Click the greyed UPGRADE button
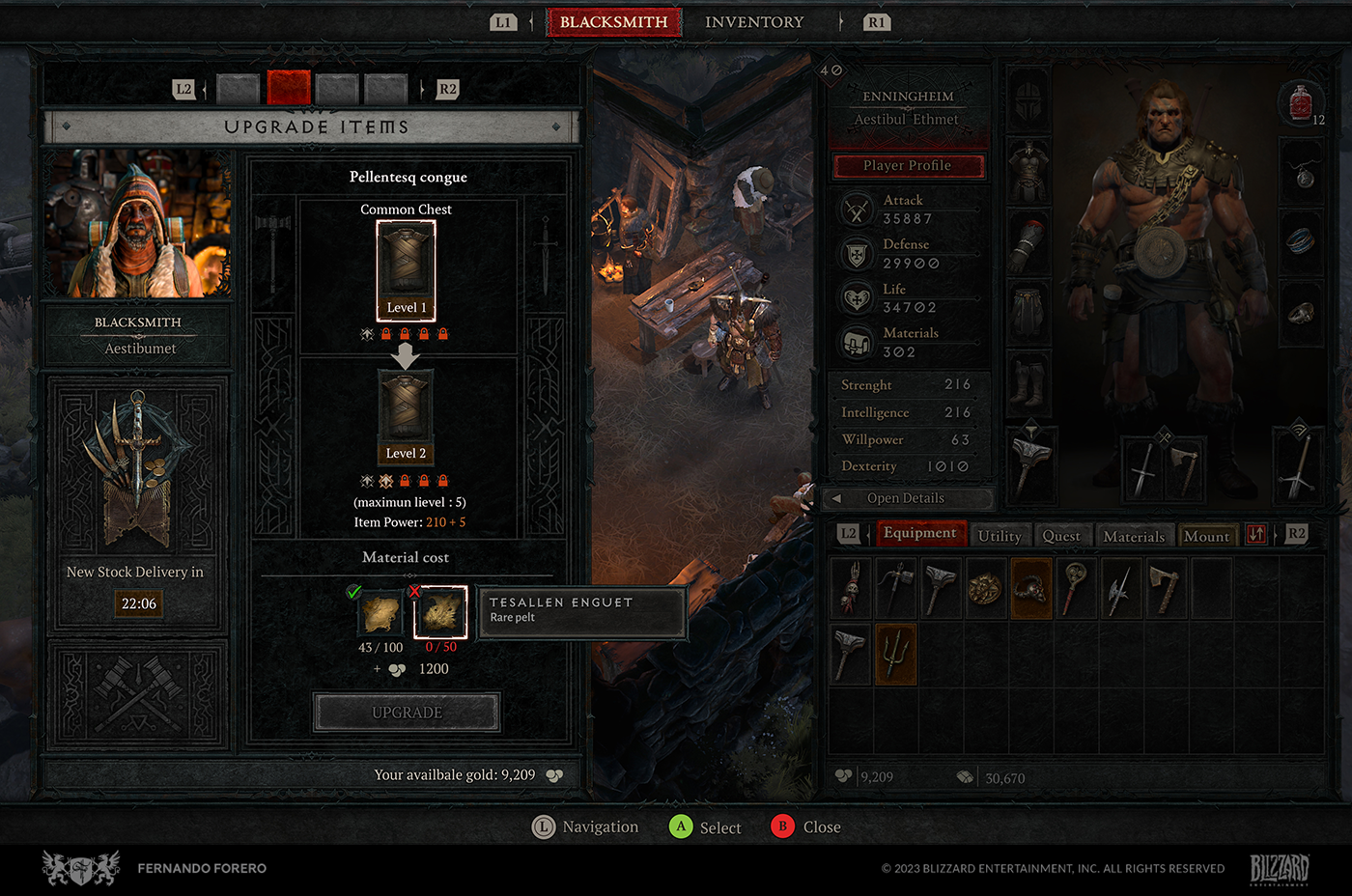 click(x=407, y=713)
